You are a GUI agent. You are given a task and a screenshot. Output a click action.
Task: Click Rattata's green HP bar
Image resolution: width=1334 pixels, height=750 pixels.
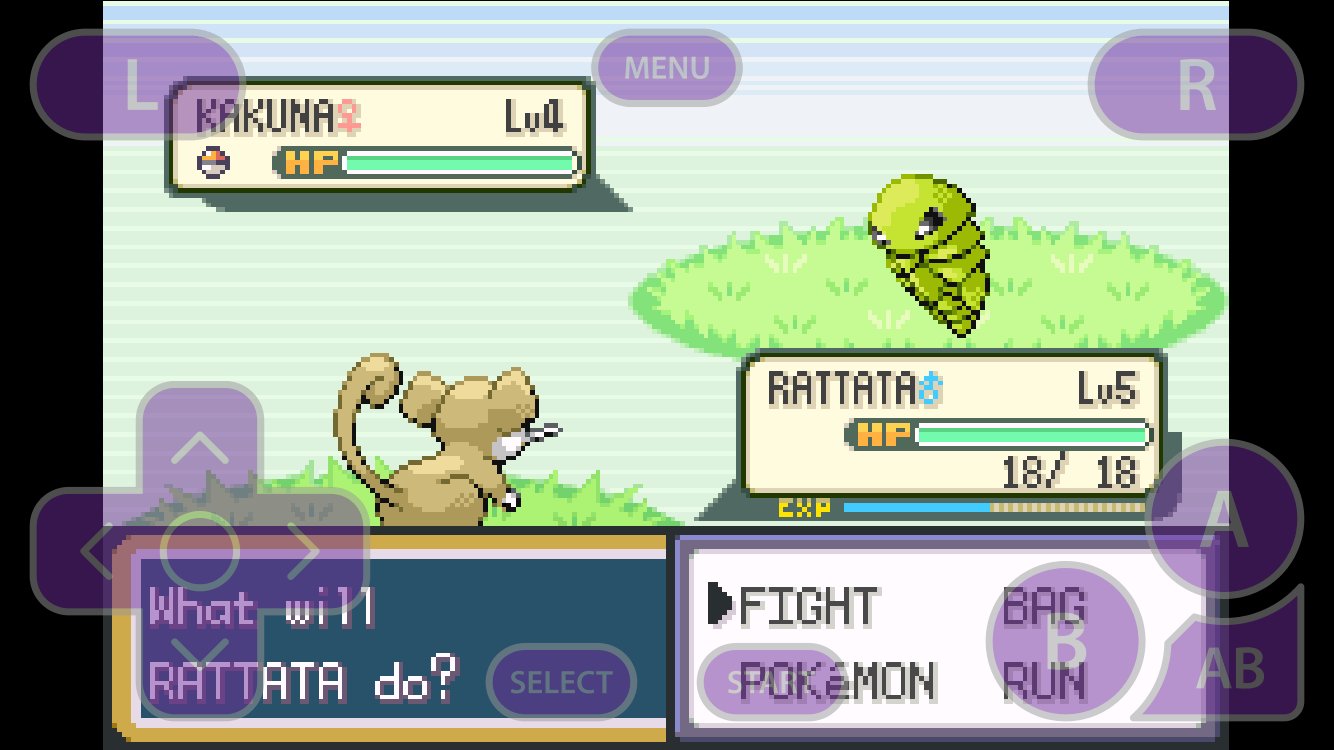pyautogui.click(x=1030, y=435)
